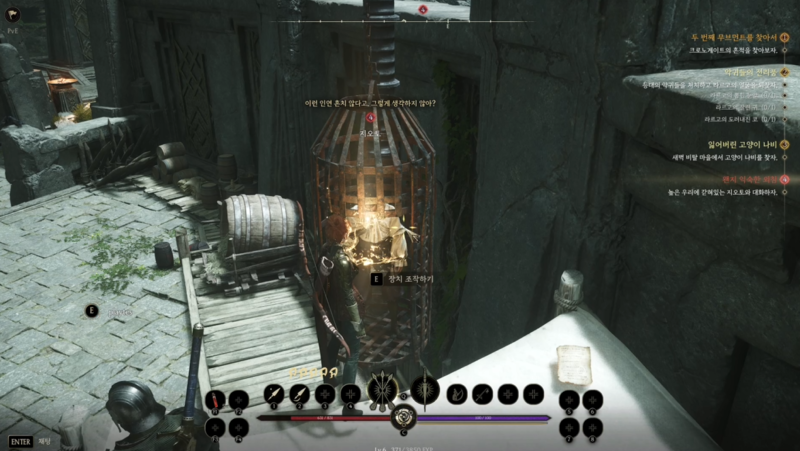Select the triple-arrow weapon emblem
800x451 pixels.
[382, 390]
